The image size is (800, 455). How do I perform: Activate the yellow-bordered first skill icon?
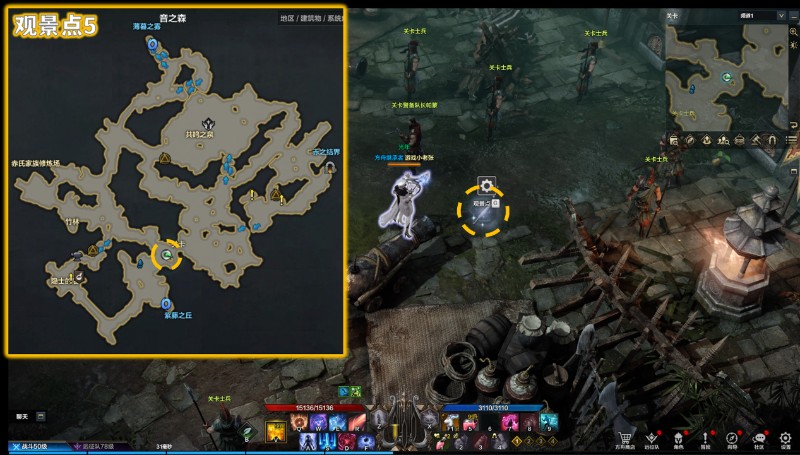tap(275, 431)
